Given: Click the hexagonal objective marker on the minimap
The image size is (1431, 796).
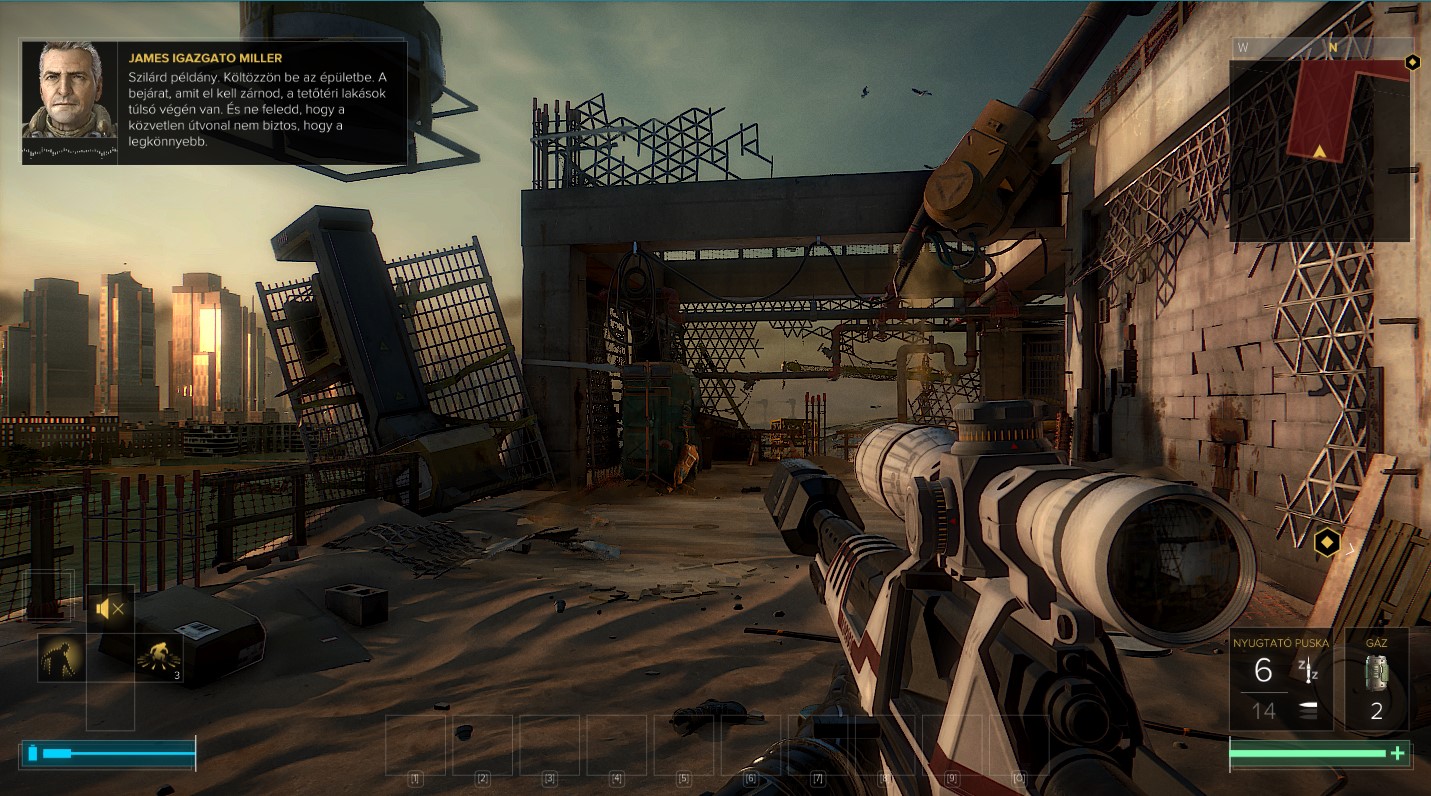Looking at the screenshot, I should tap(1412, 62).
